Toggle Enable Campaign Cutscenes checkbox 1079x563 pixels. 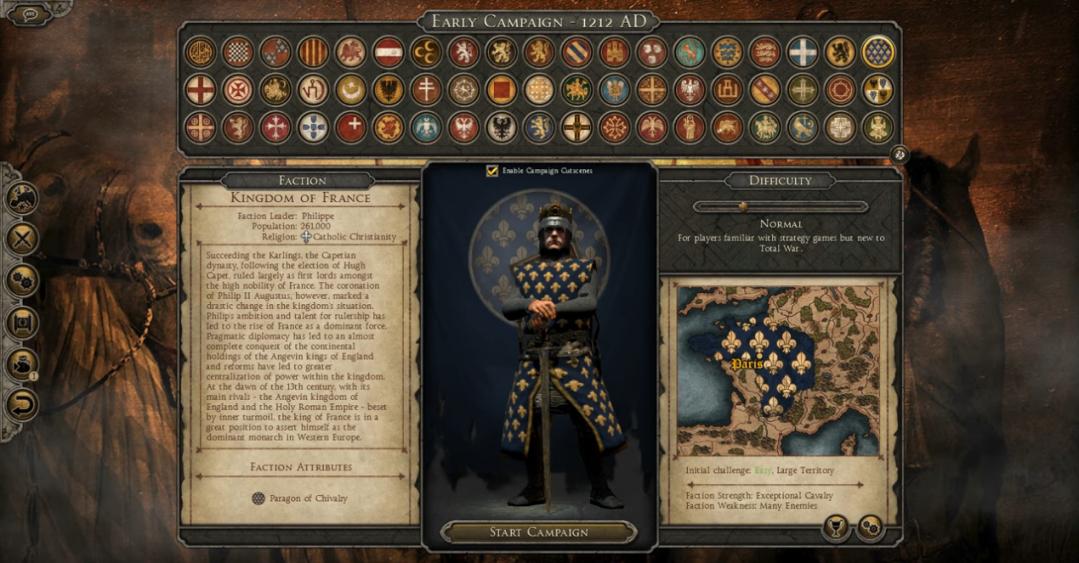tap(492, 171)
